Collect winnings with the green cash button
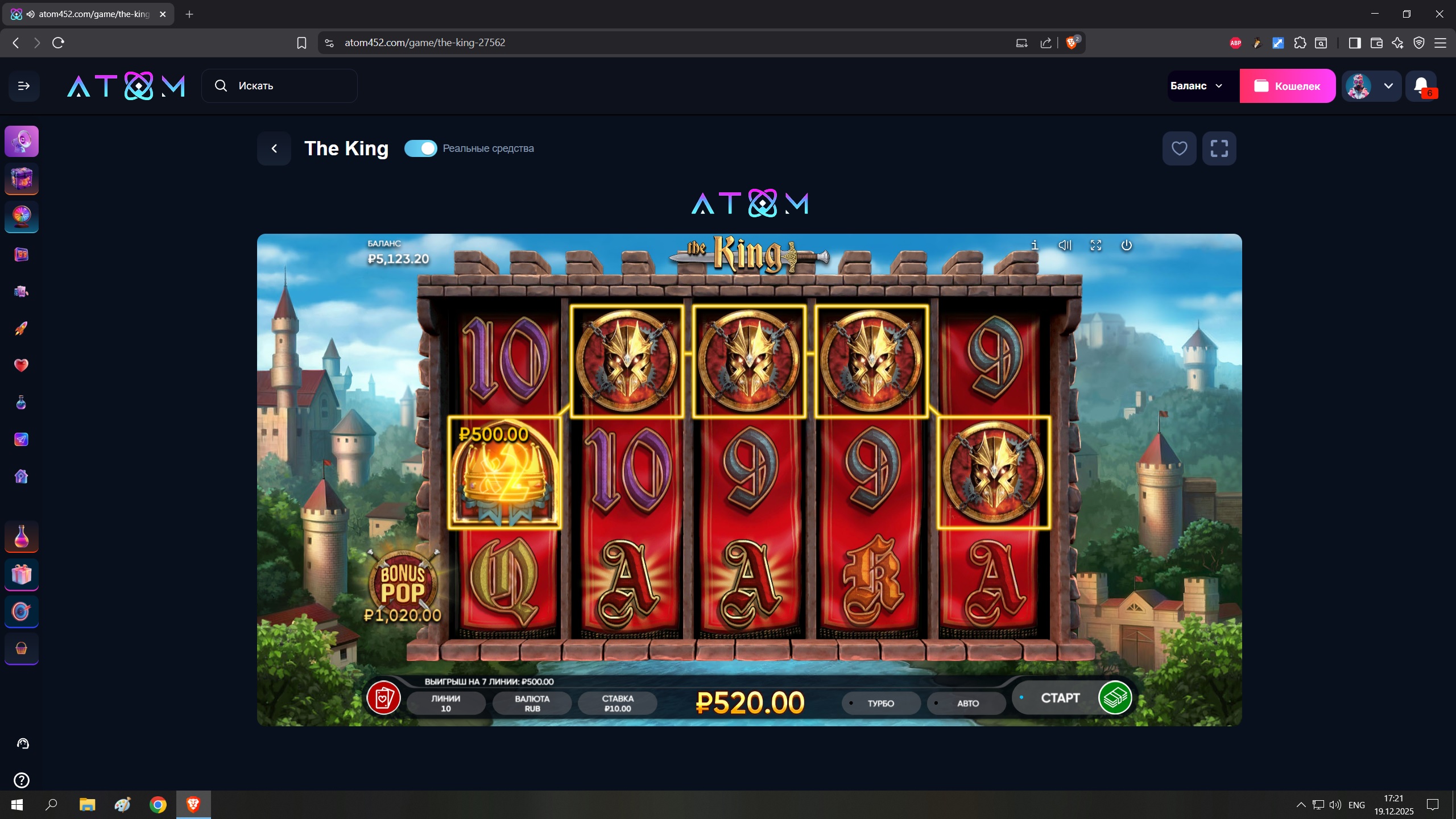Screen dimensions: 1456x819 1115,698
